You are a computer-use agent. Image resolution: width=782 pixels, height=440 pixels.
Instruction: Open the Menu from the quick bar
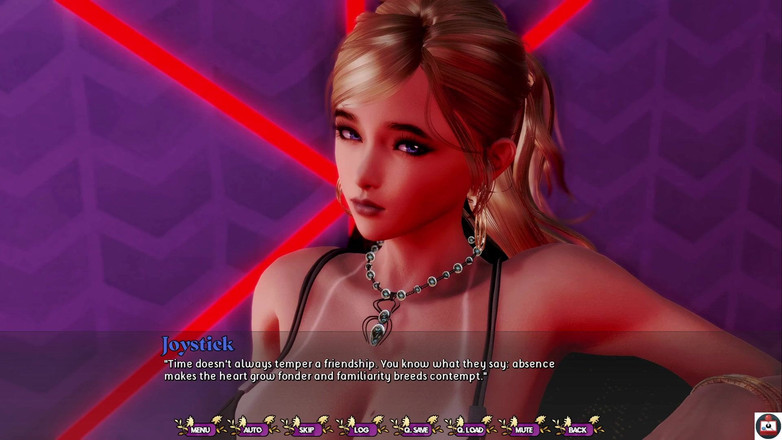(200, 429)
